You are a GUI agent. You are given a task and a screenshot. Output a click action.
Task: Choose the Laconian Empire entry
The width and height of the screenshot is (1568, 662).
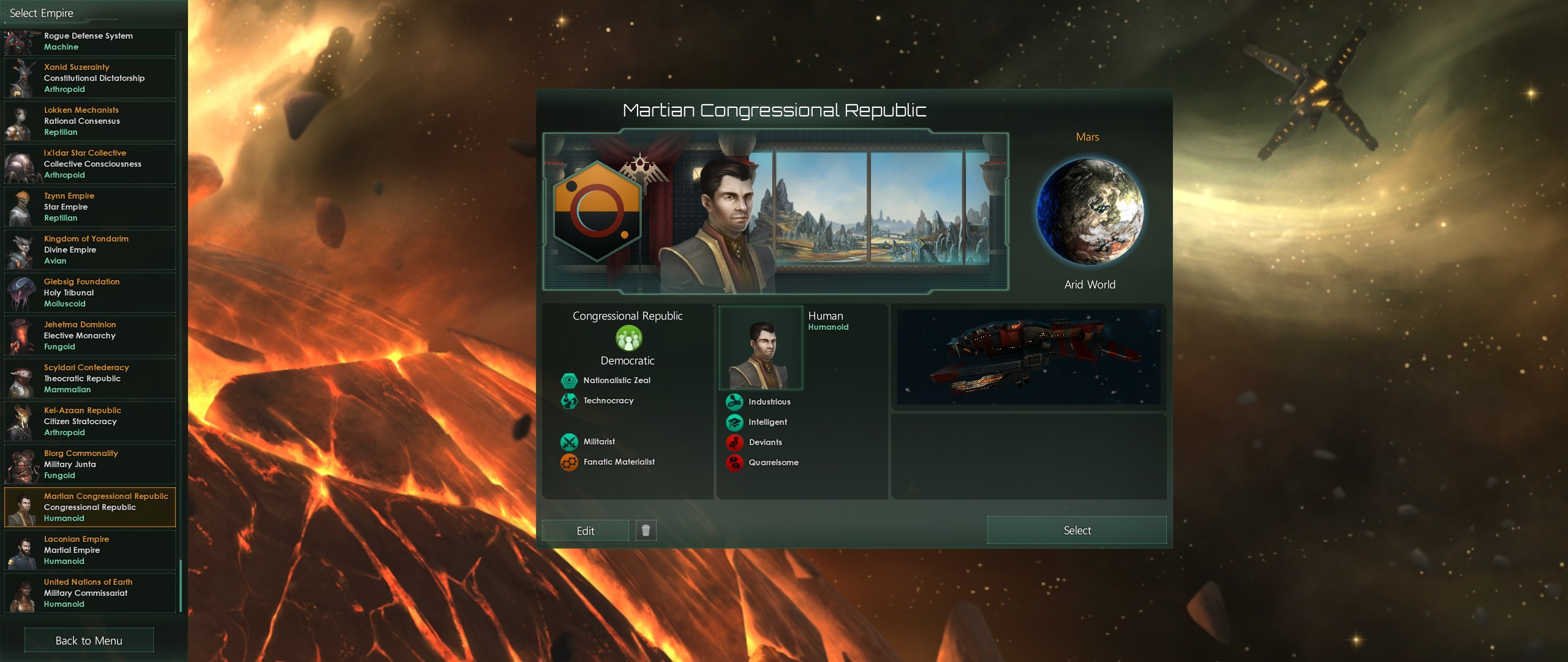pos(89,550)
